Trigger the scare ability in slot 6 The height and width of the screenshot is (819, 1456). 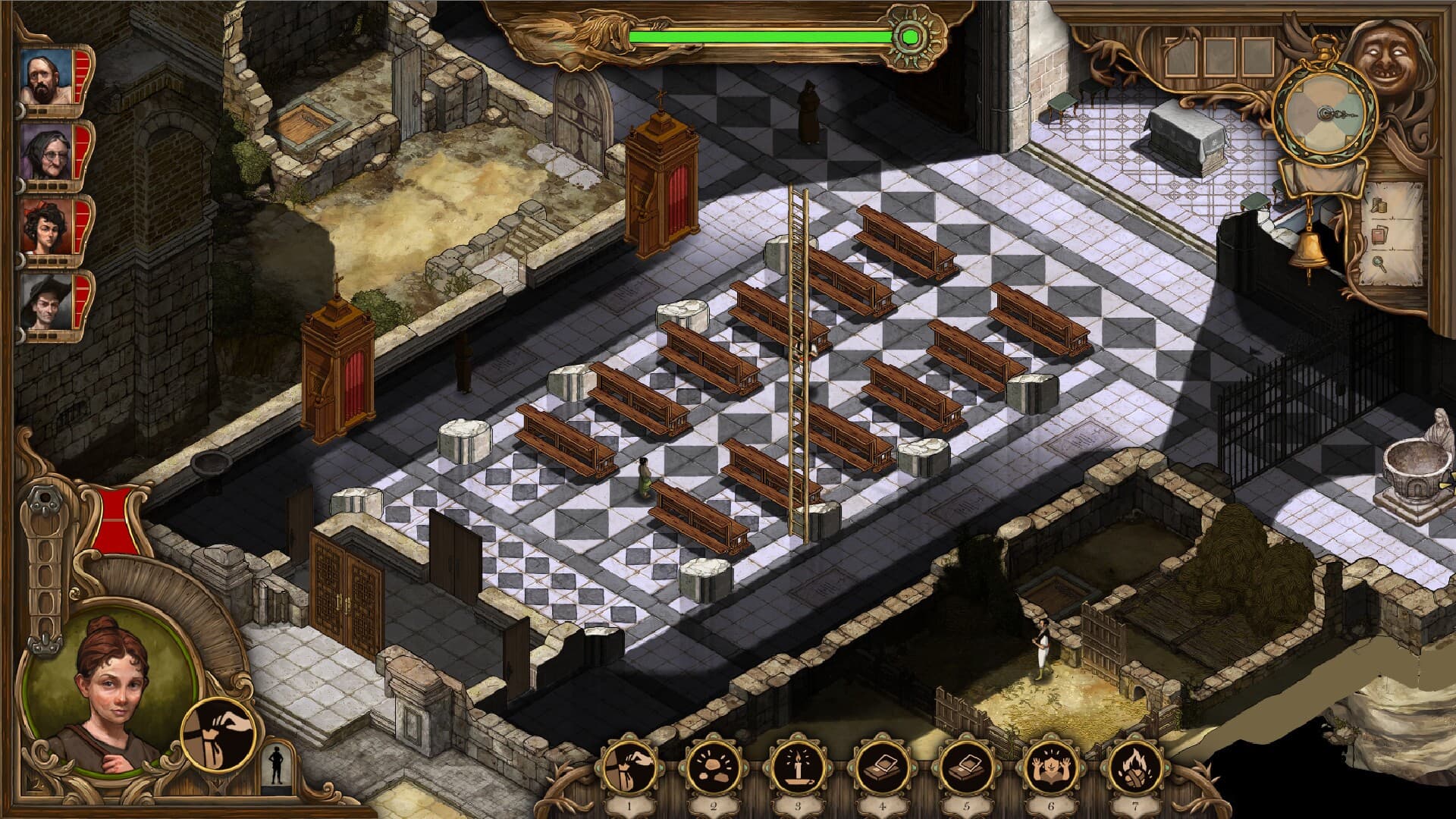click(1052, 767)
